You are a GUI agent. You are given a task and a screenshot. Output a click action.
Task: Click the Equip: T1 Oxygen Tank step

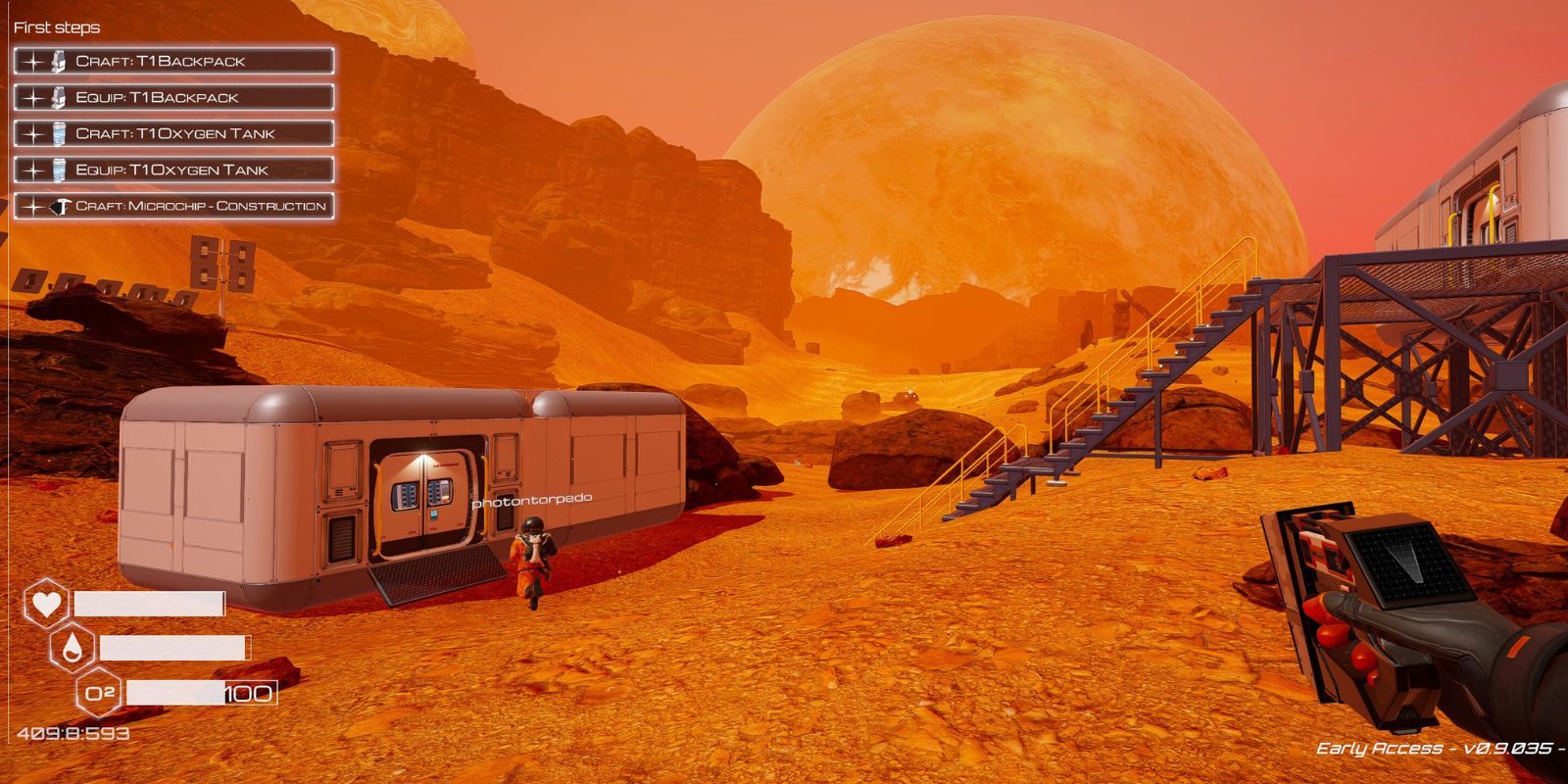[x=173, y=170]
